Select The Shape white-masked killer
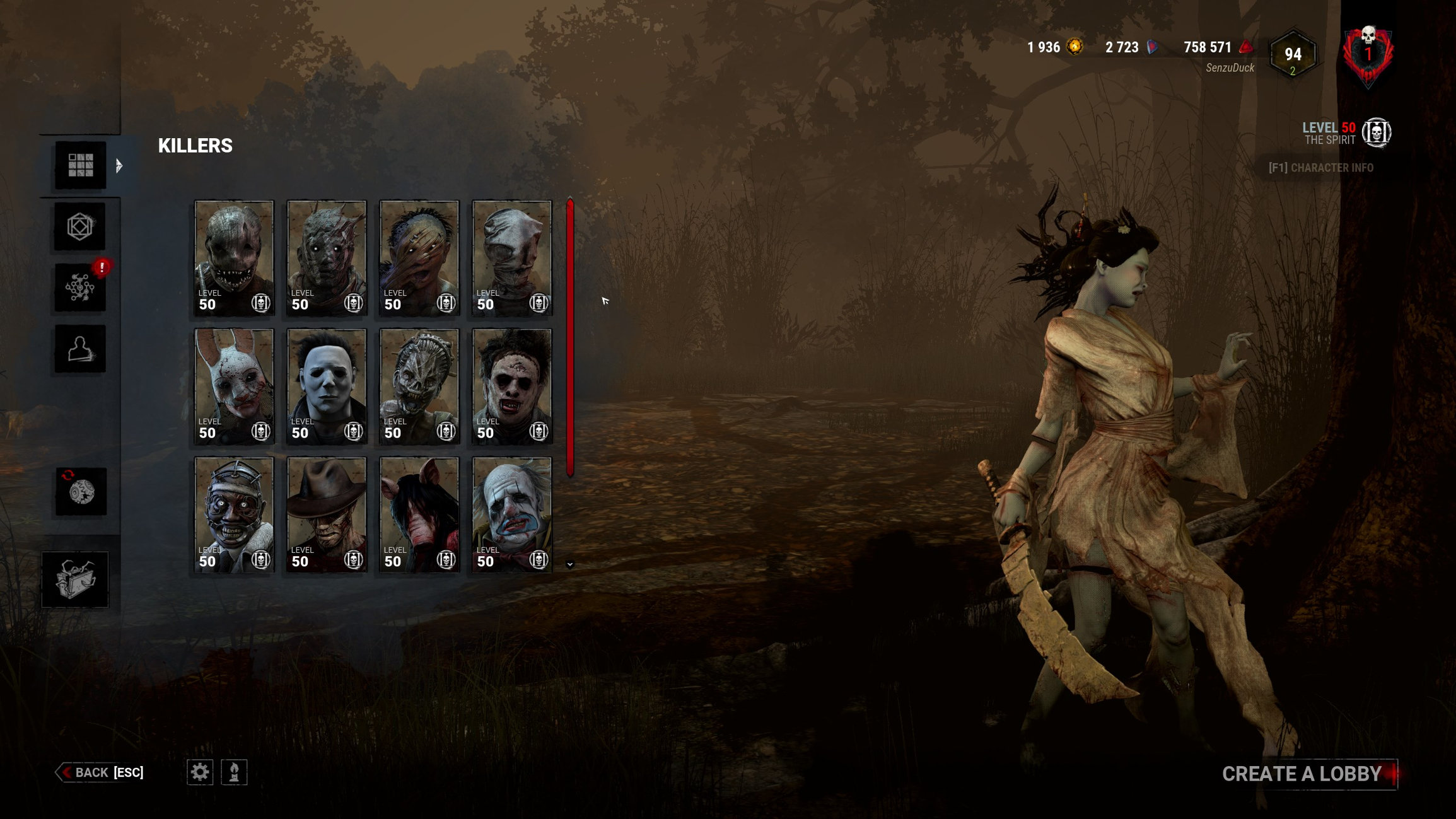This screenshot has height=819, width=1456. pyautogui.click(x=327, y=386)
